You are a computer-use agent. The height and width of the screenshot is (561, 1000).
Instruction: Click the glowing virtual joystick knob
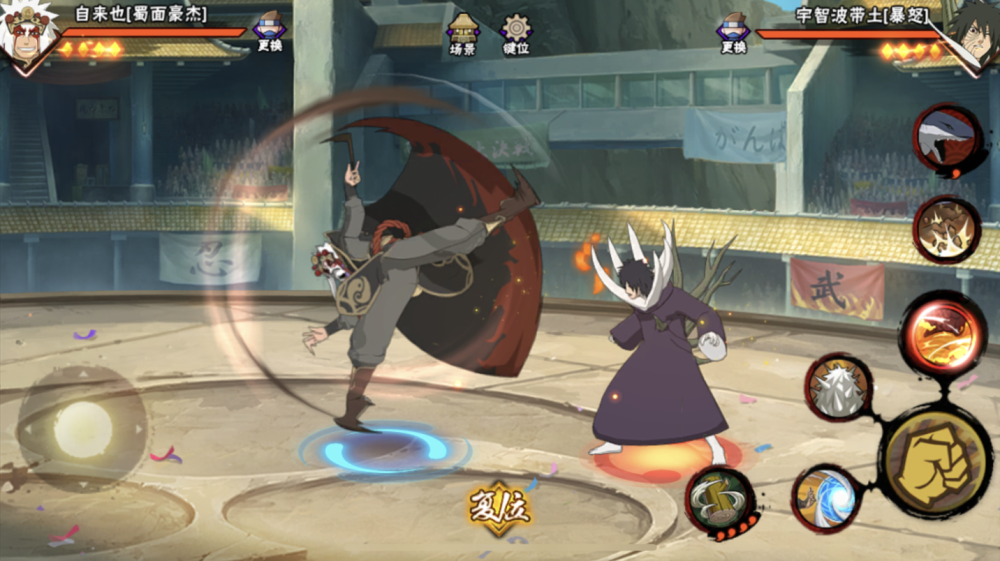(x=83, y=428)
